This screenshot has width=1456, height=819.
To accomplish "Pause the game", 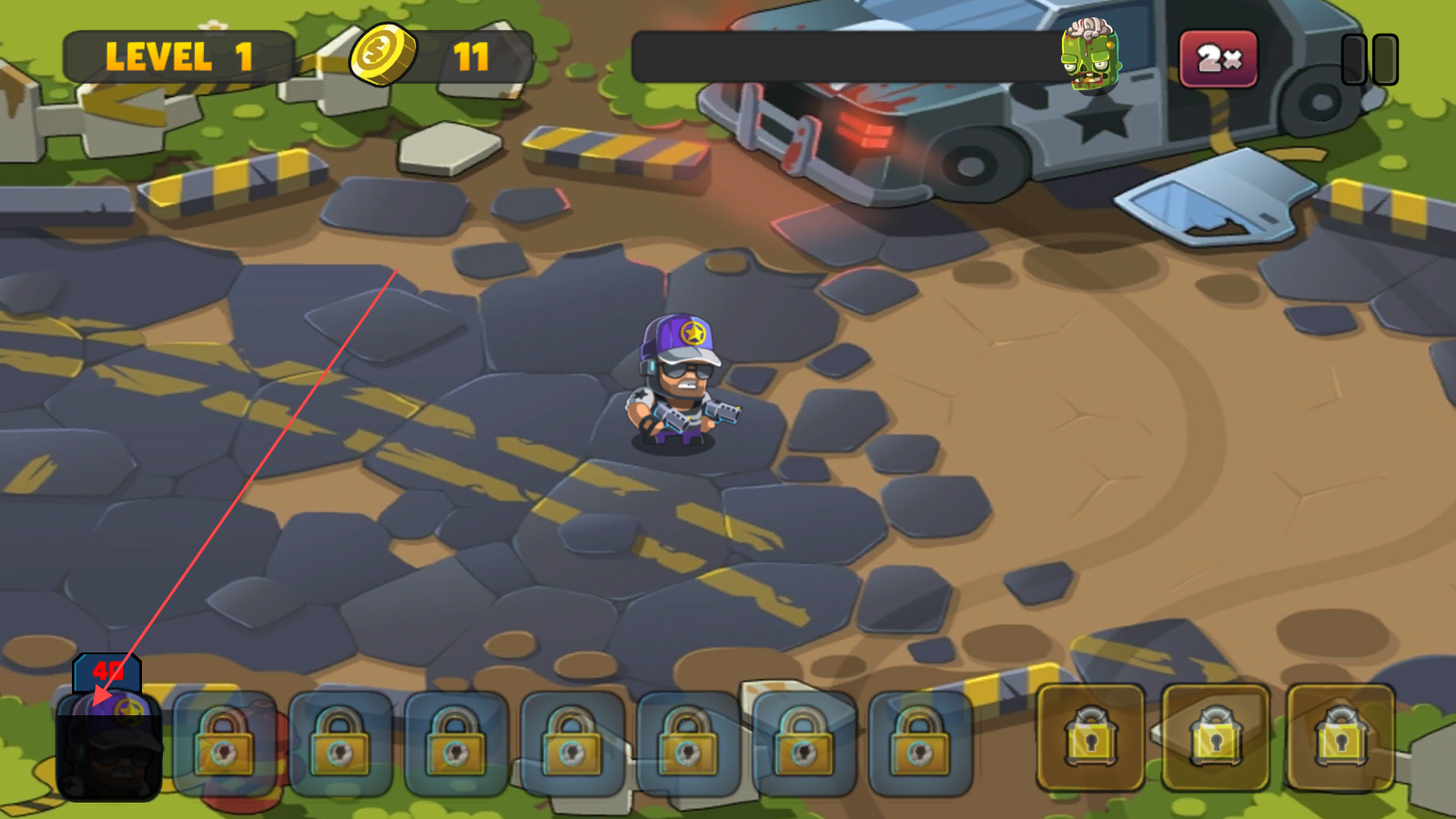I will [x=1370, y=60].
